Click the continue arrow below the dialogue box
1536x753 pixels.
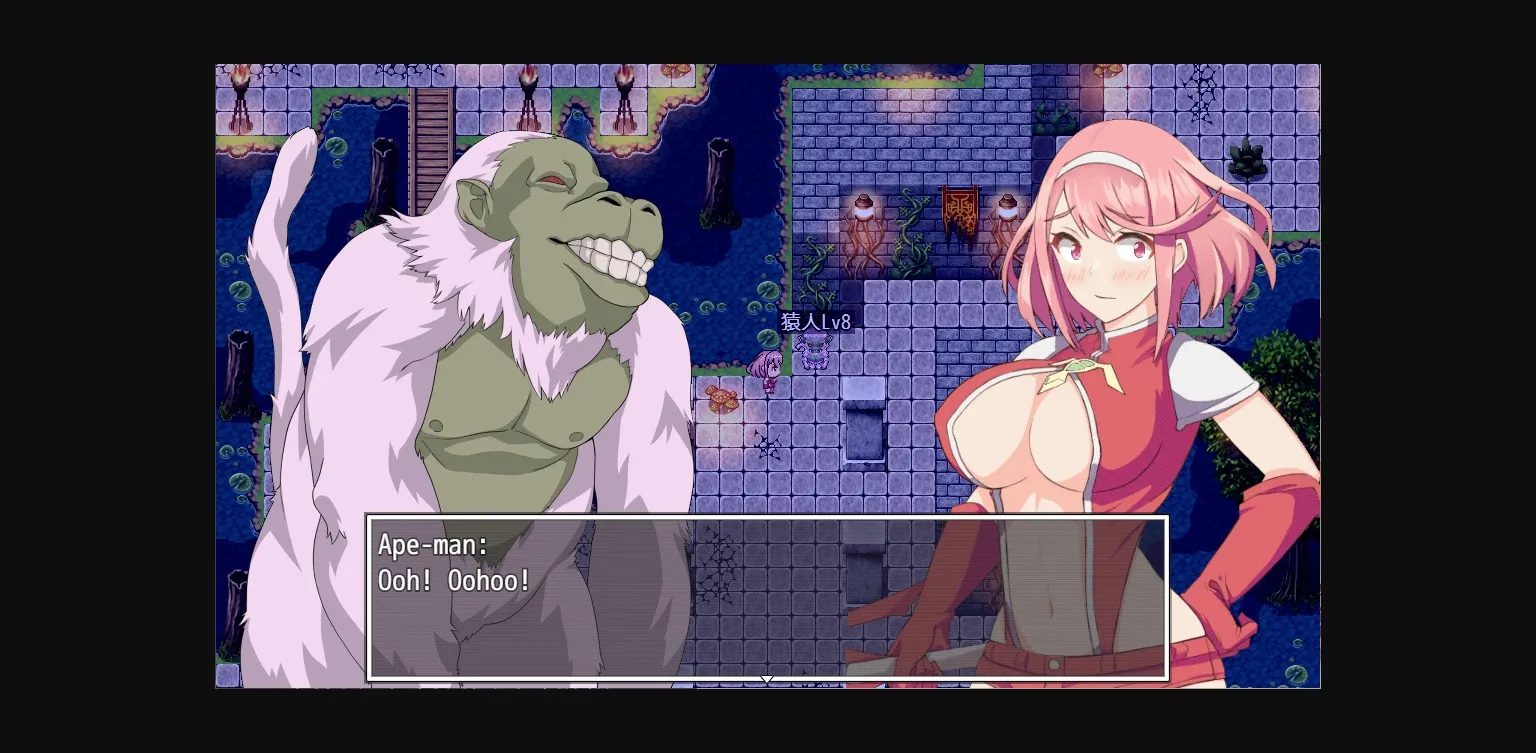[767, 680]
